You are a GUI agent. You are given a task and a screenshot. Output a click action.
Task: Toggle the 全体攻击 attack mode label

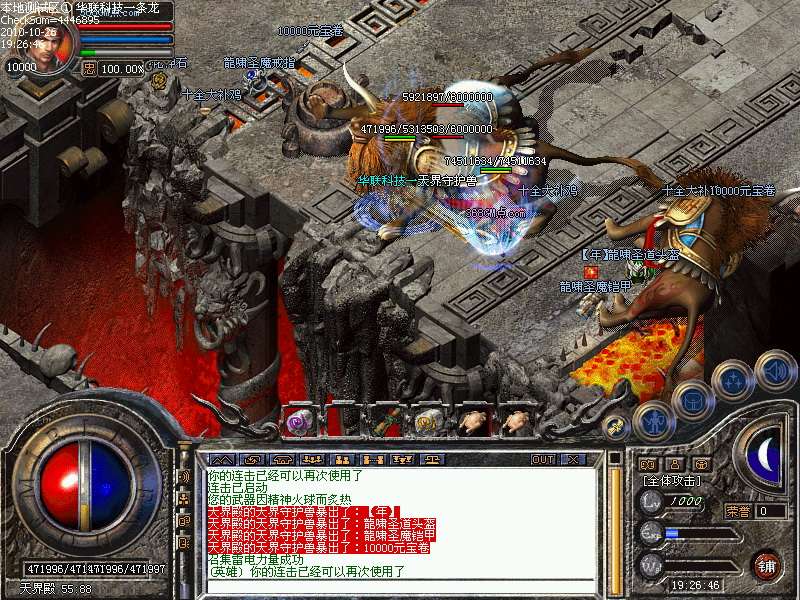pos(671,482)
